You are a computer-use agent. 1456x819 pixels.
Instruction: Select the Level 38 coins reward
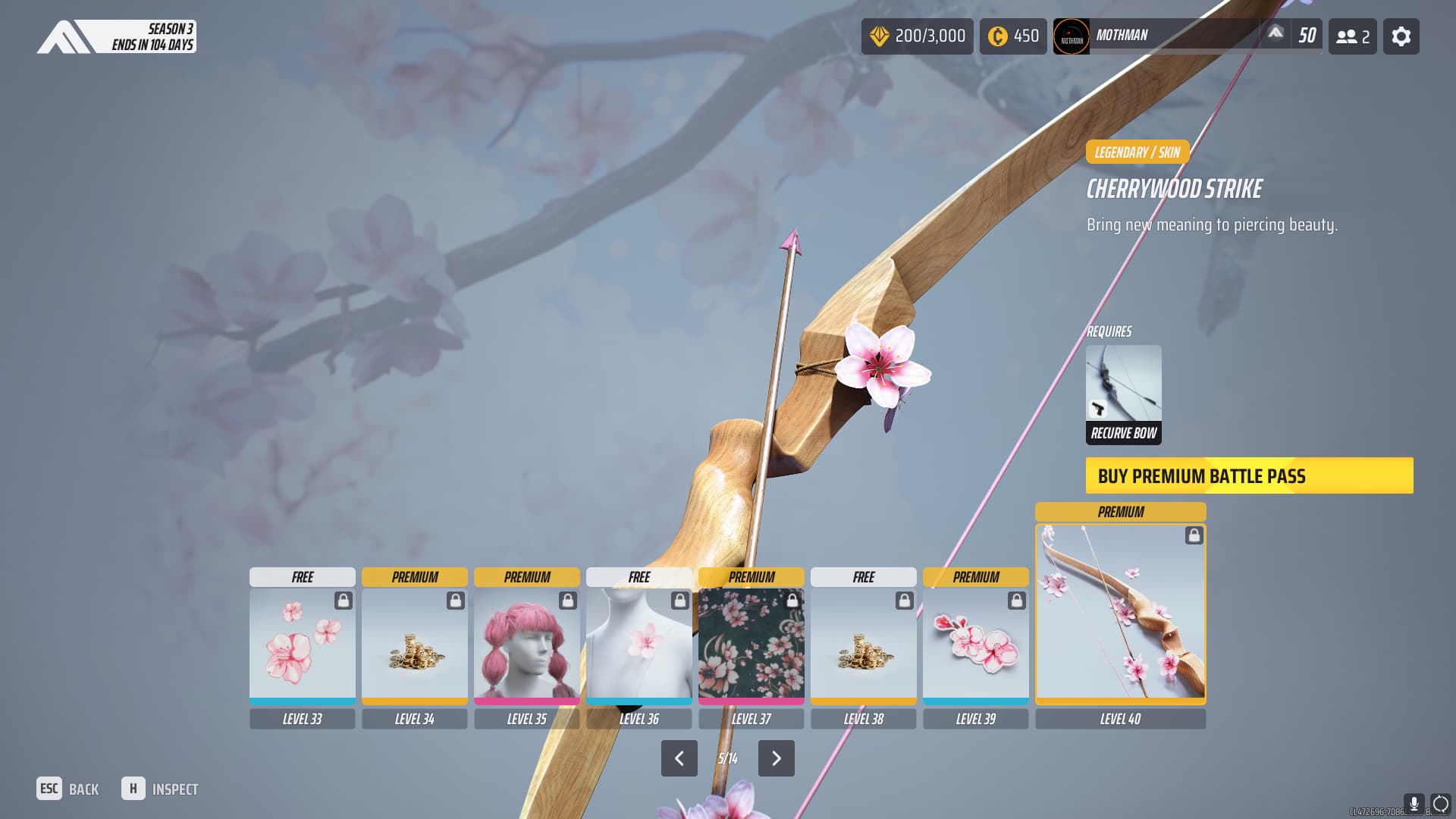click(863, 644)
